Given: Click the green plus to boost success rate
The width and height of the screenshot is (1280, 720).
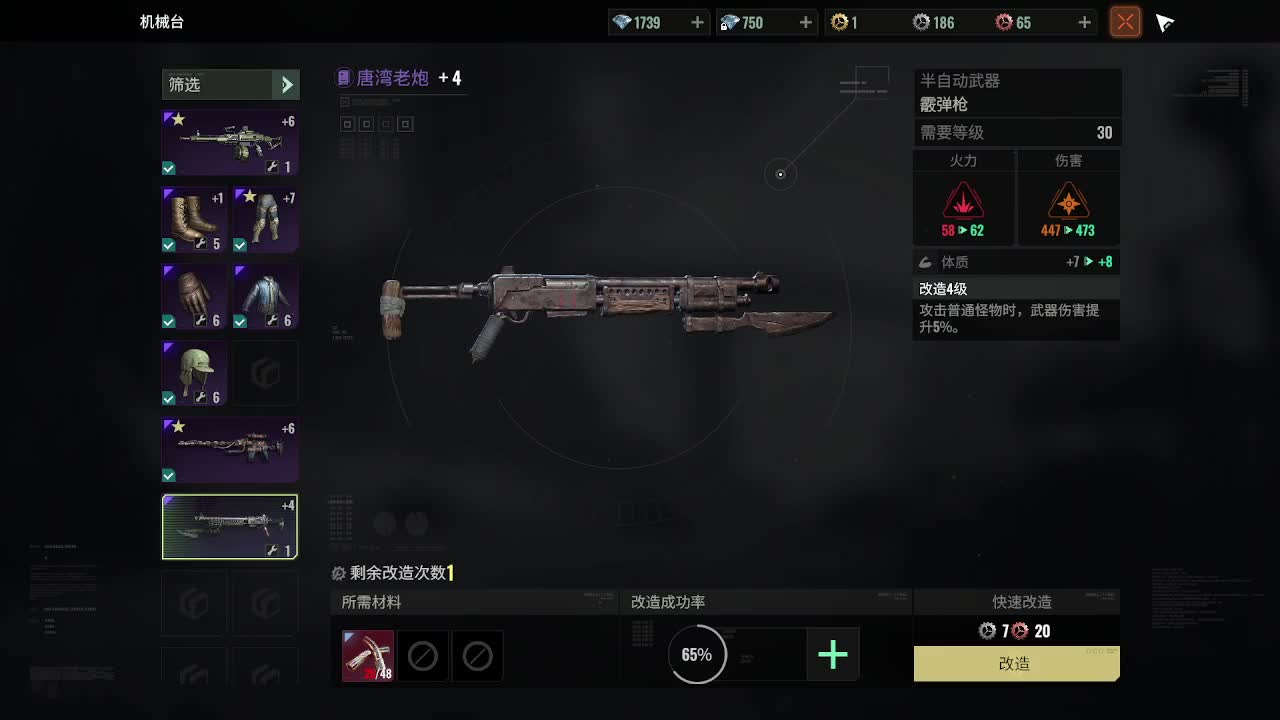Looking at the screenshot, I should [x=833, y=654].
